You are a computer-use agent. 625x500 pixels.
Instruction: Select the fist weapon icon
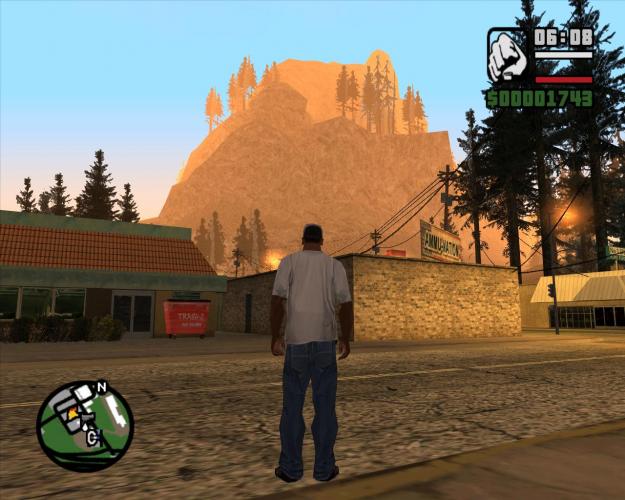click(508, 56)
